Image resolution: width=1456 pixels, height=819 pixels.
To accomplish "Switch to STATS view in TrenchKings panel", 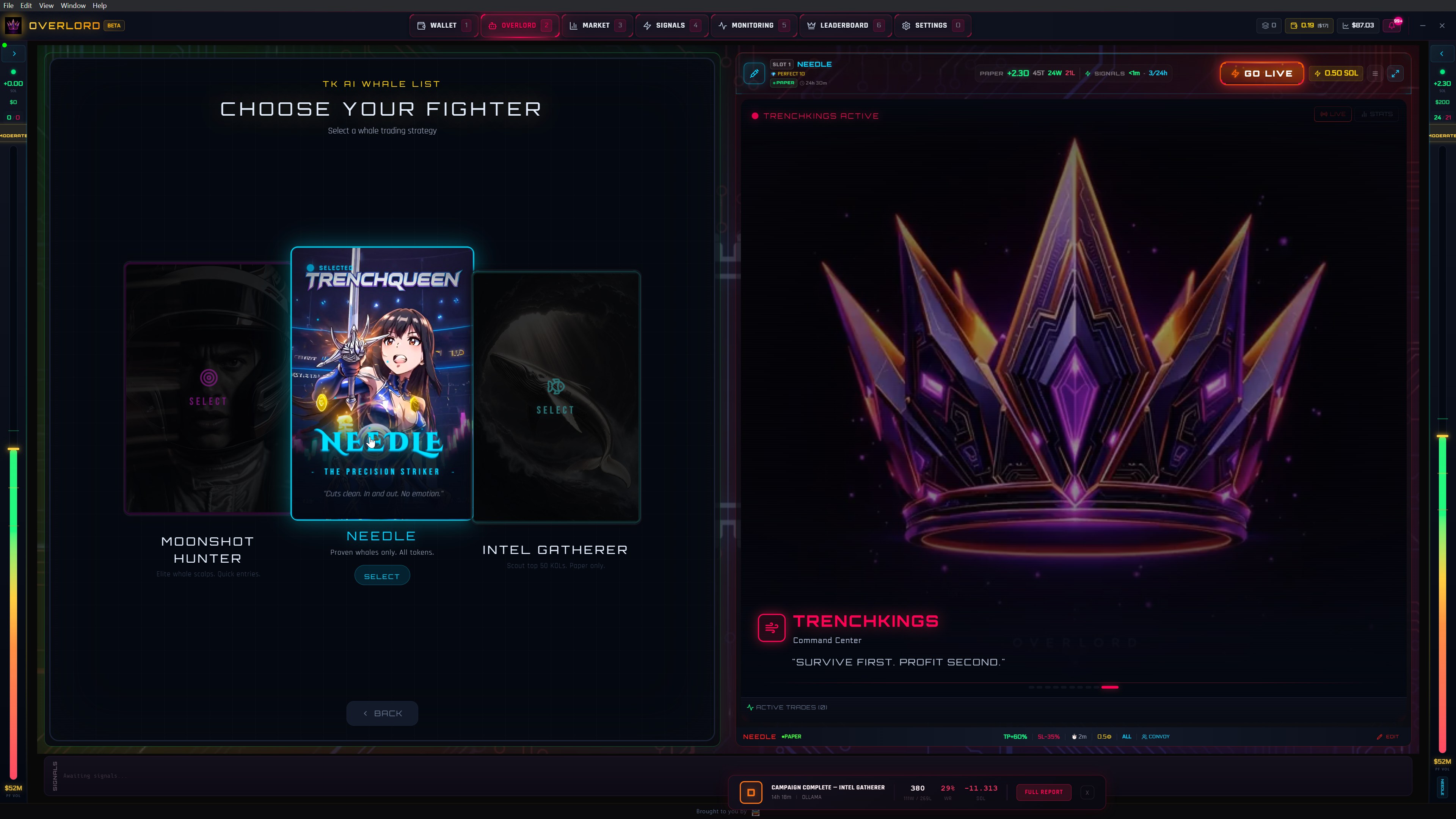I will (x=1378, y=114).
